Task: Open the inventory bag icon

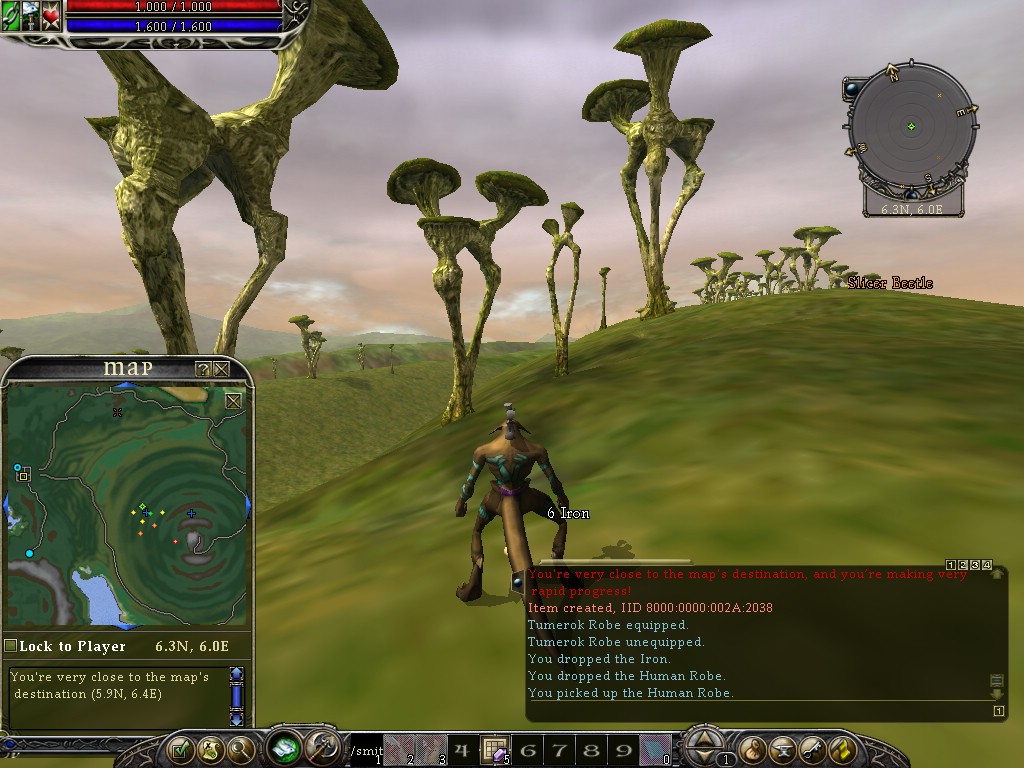Action: [754, 748]
